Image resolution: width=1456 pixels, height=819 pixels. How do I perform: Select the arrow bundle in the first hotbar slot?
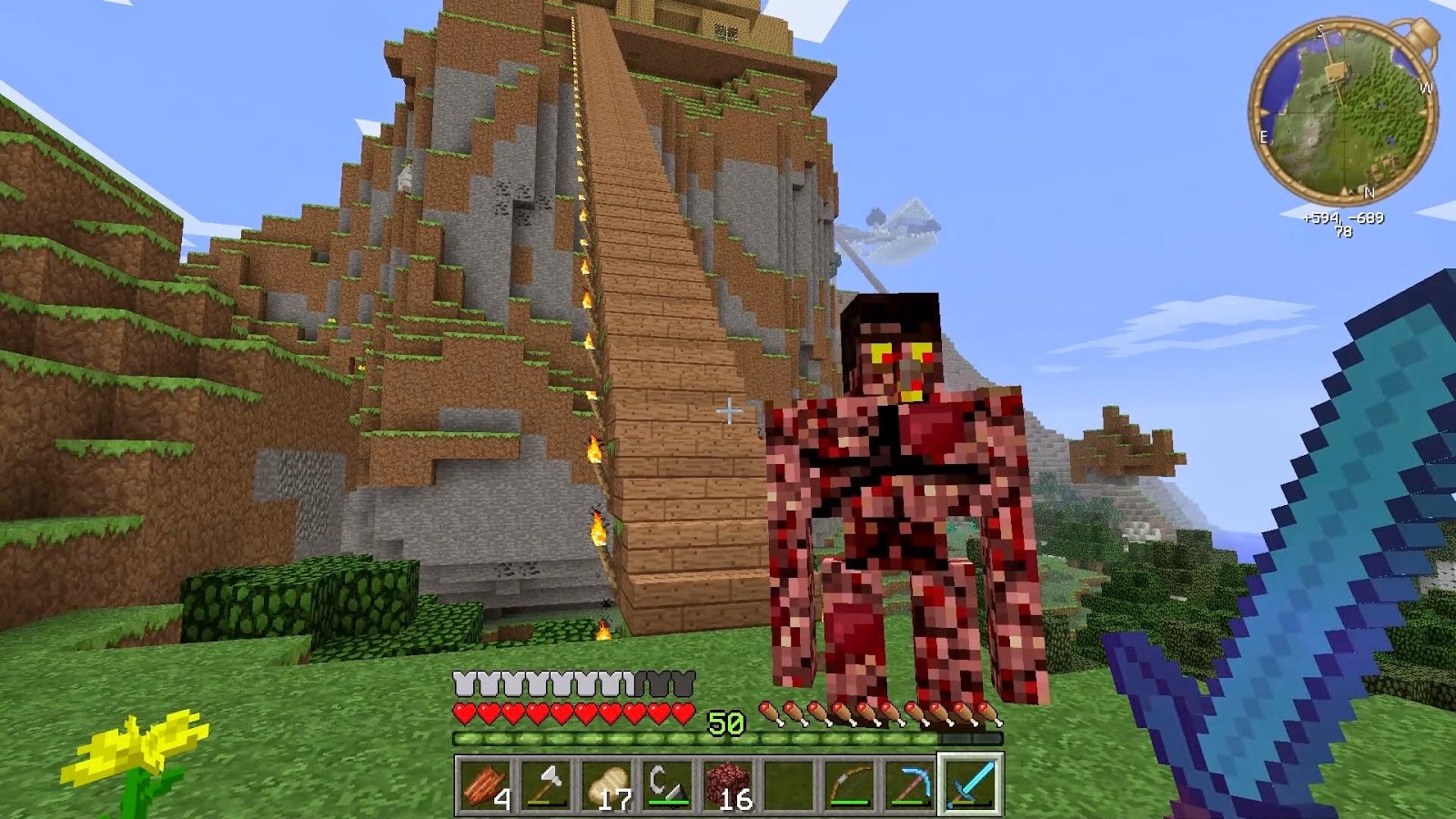coord(485,790)
